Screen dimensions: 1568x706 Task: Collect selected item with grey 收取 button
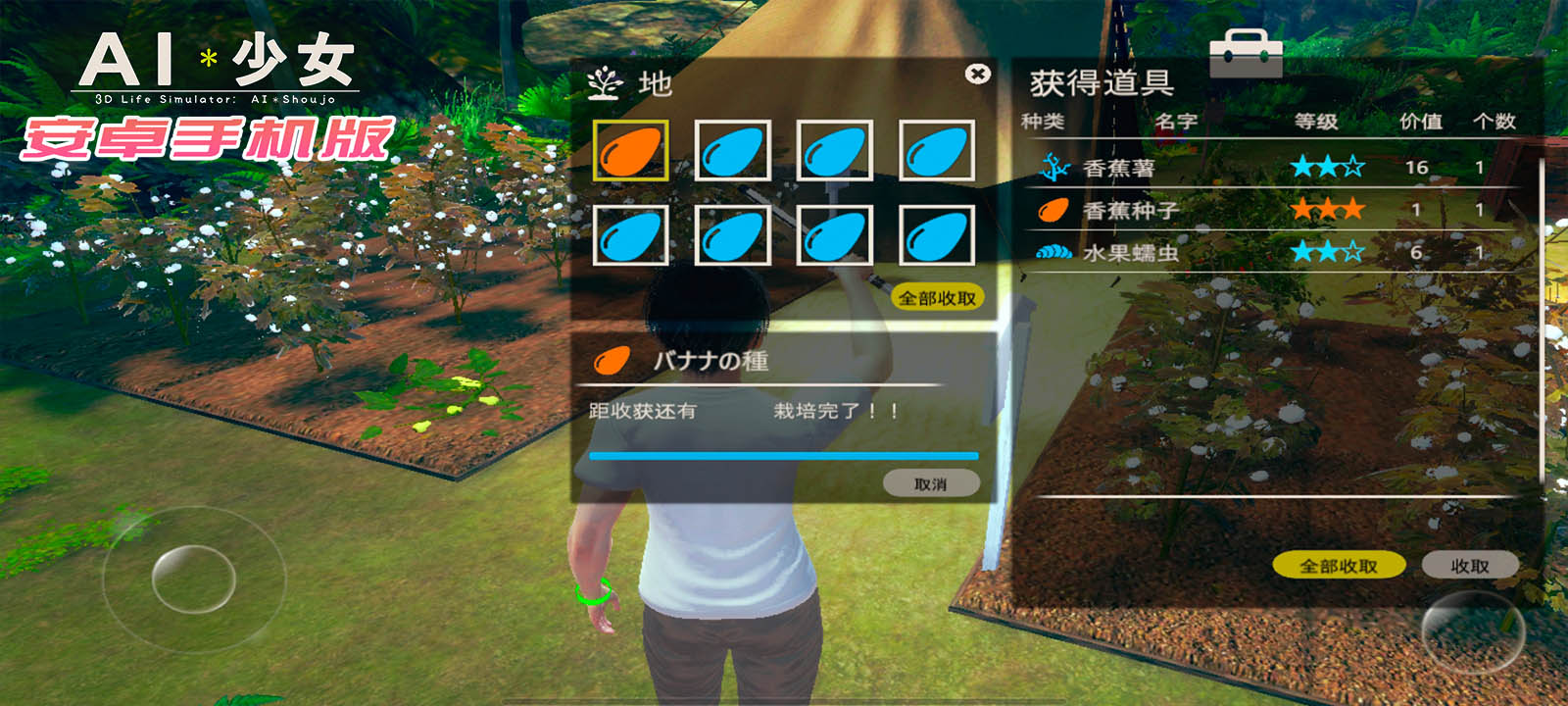(1469, 566)
